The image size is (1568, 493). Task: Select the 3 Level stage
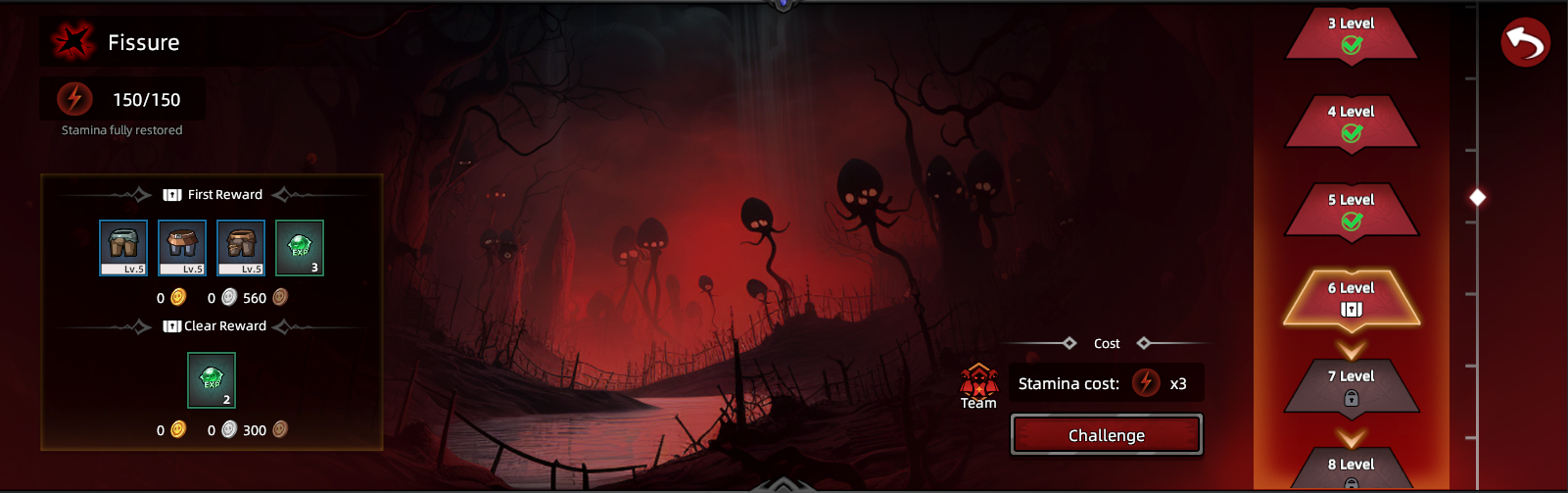click(1352, 34)
